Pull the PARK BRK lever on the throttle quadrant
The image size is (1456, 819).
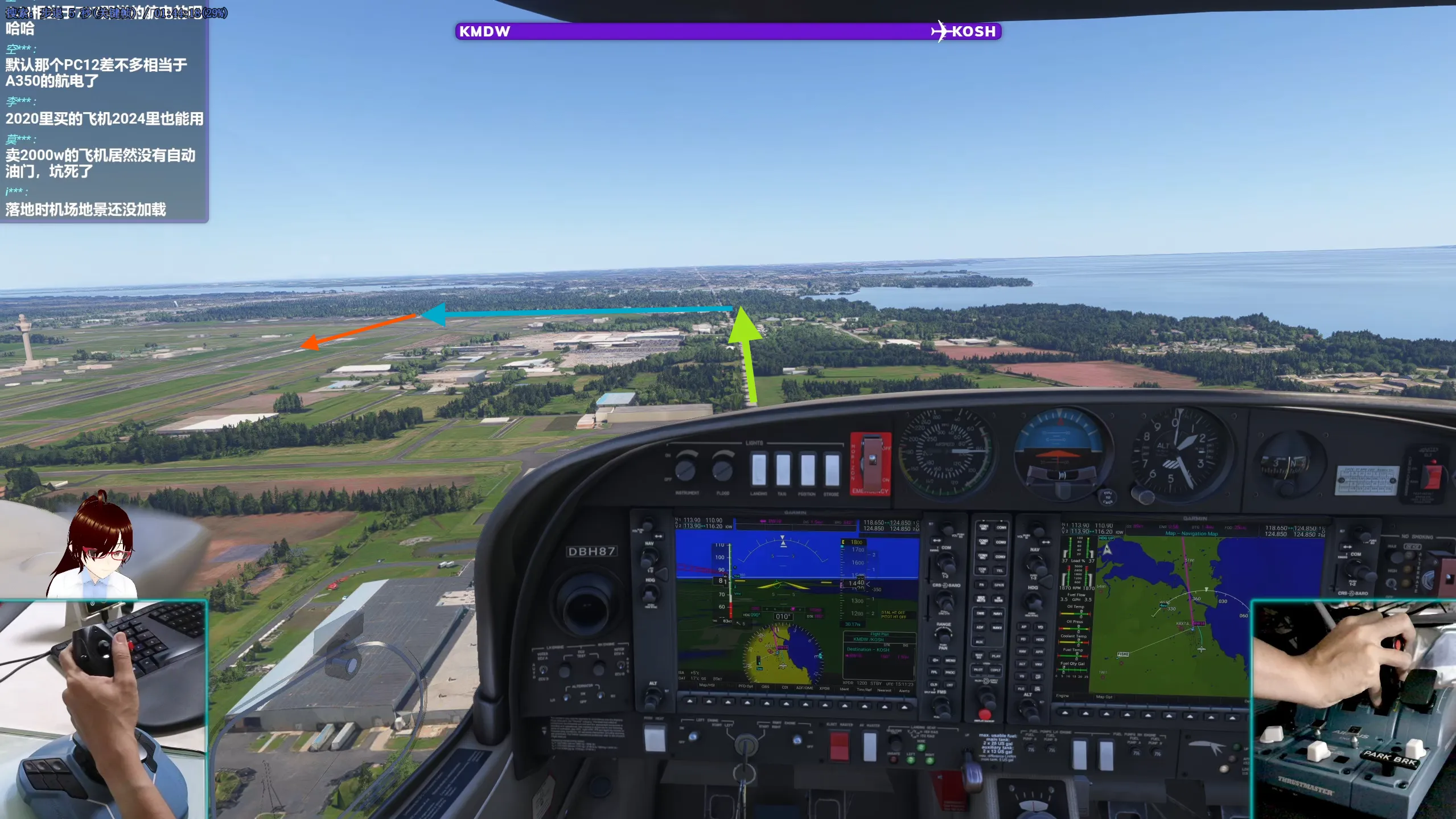click(x=1389, y=760)
